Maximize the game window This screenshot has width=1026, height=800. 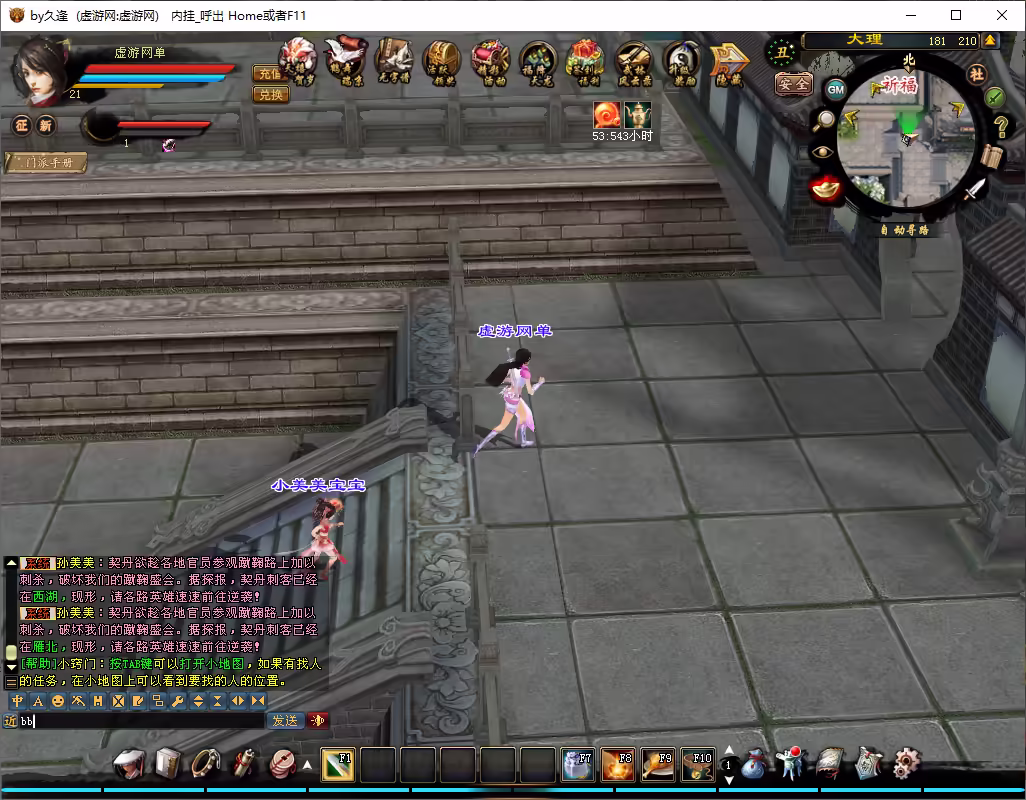click(x=956, y=15)
